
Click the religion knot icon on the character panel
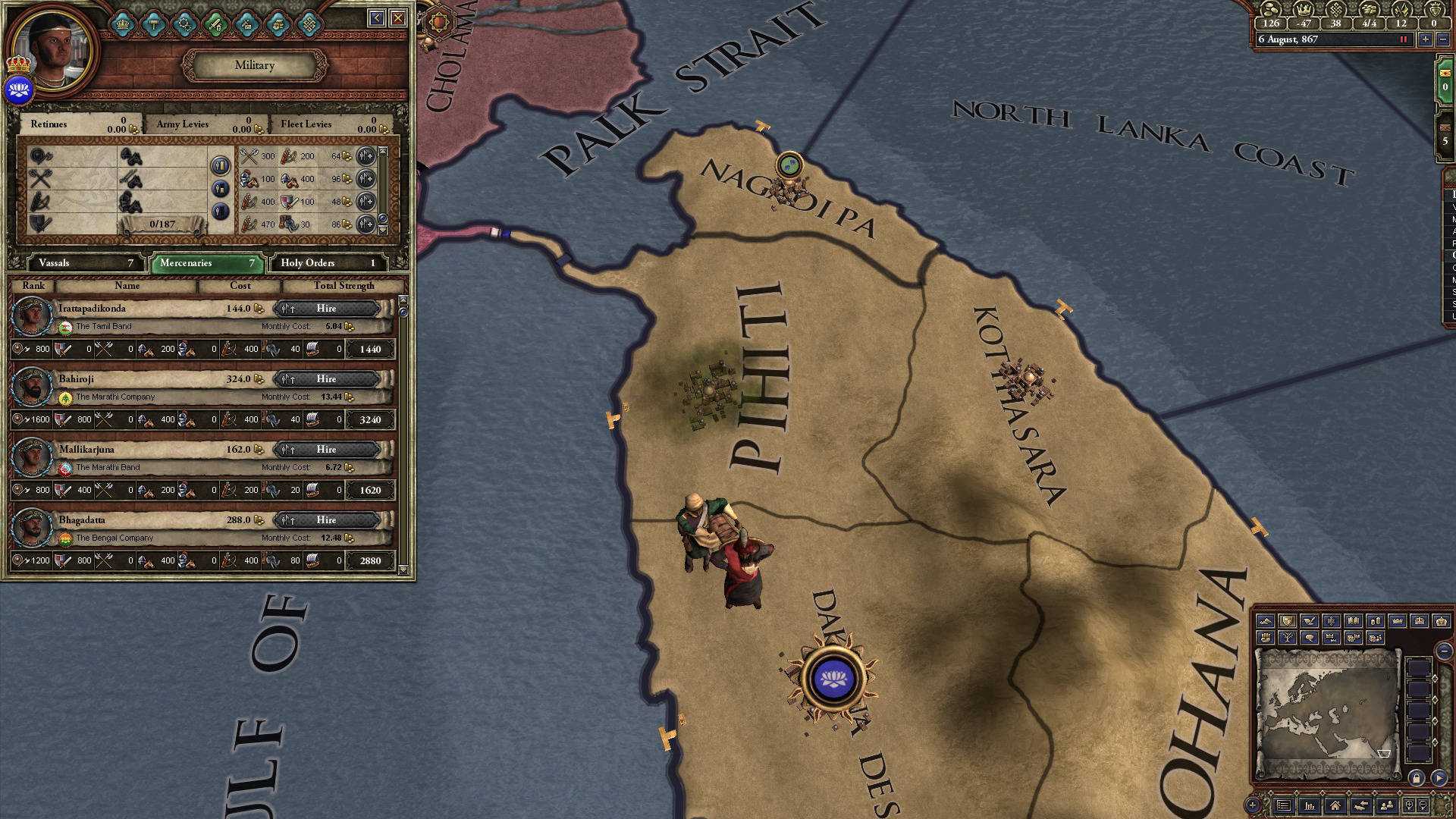310,24
